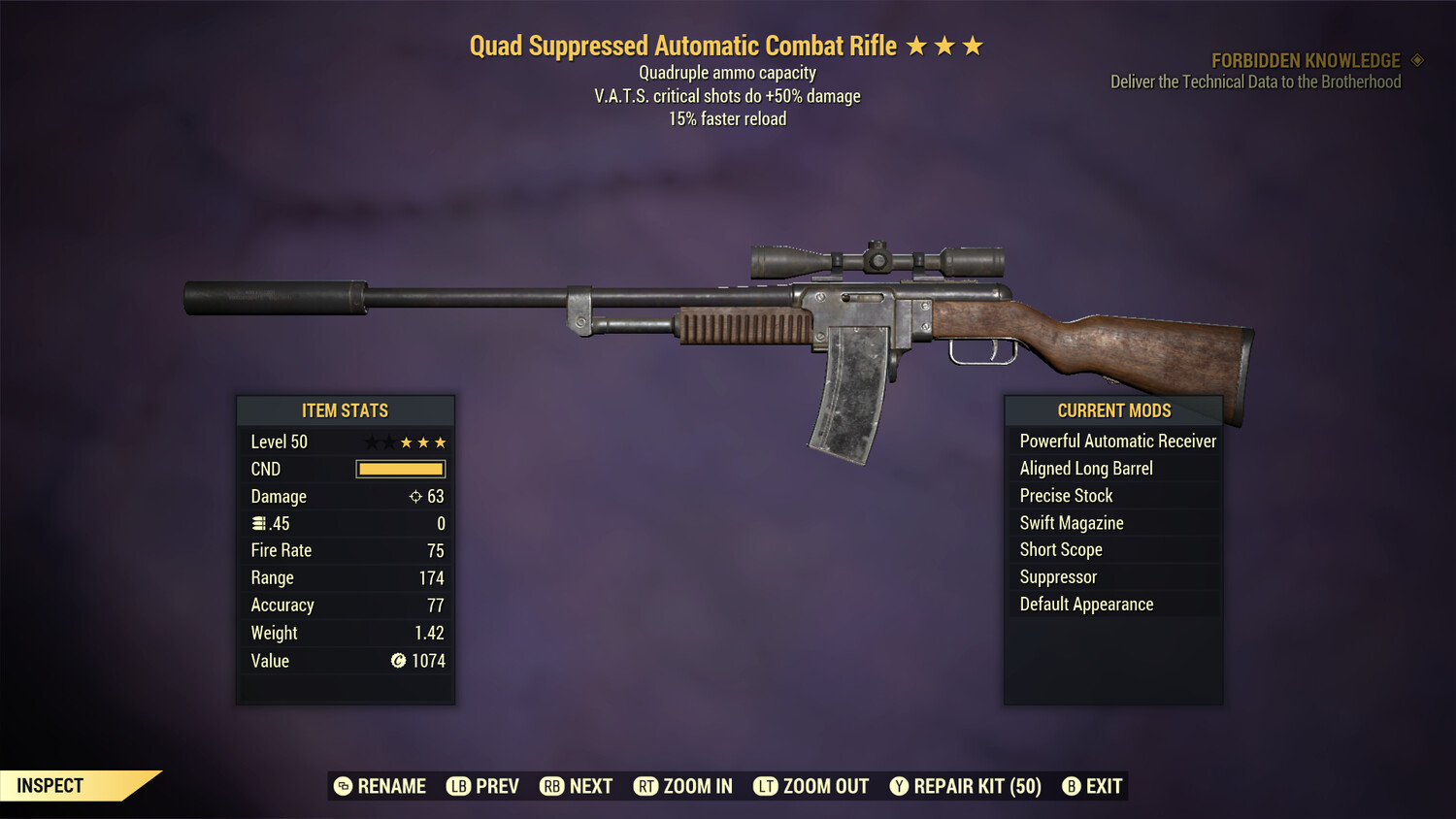This screenshot has width=1456, height=819.
Task: Click the CND condition bar
Action: click(x=400, y=469)
